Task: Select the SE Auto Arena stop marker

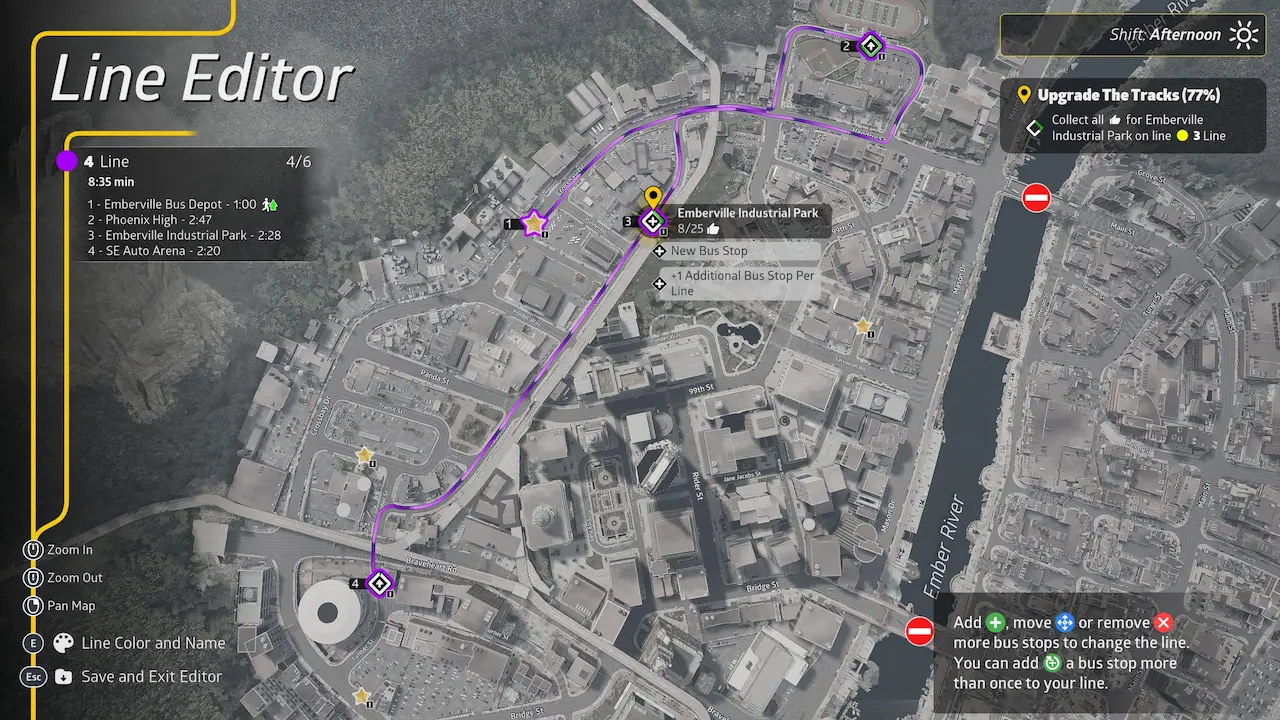Action: click(379, 583)
